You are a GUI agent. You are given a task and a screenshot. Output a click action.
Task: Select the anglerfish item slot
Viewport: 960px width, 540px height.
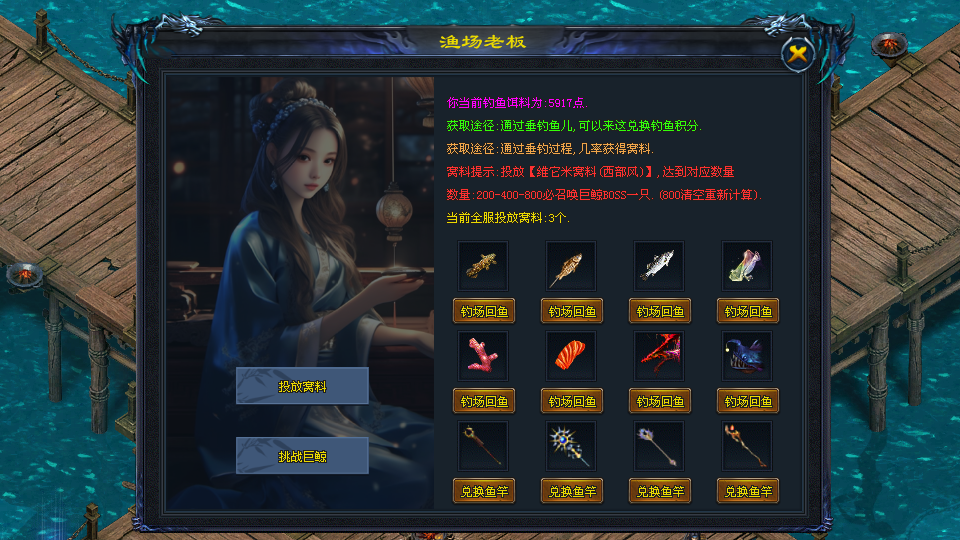coord(748,355)
